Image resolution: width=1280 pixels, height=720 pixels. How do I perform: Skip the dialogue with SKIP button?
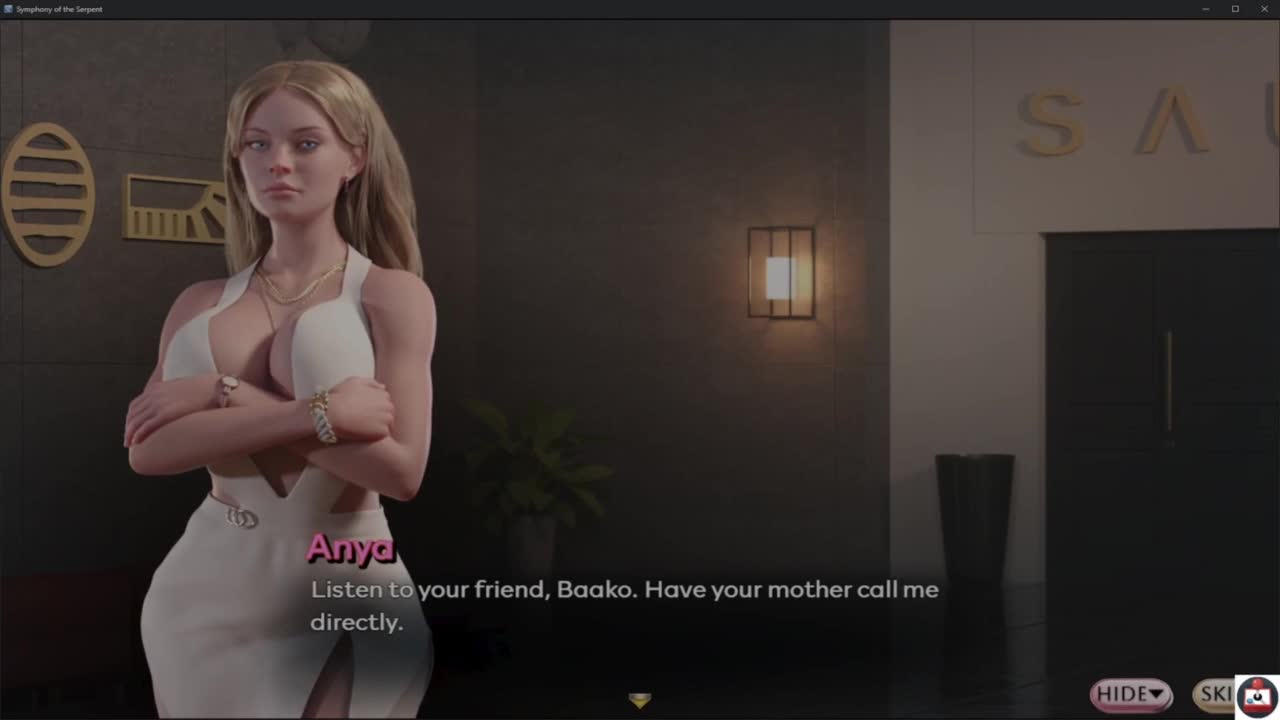click(1214, 694)
